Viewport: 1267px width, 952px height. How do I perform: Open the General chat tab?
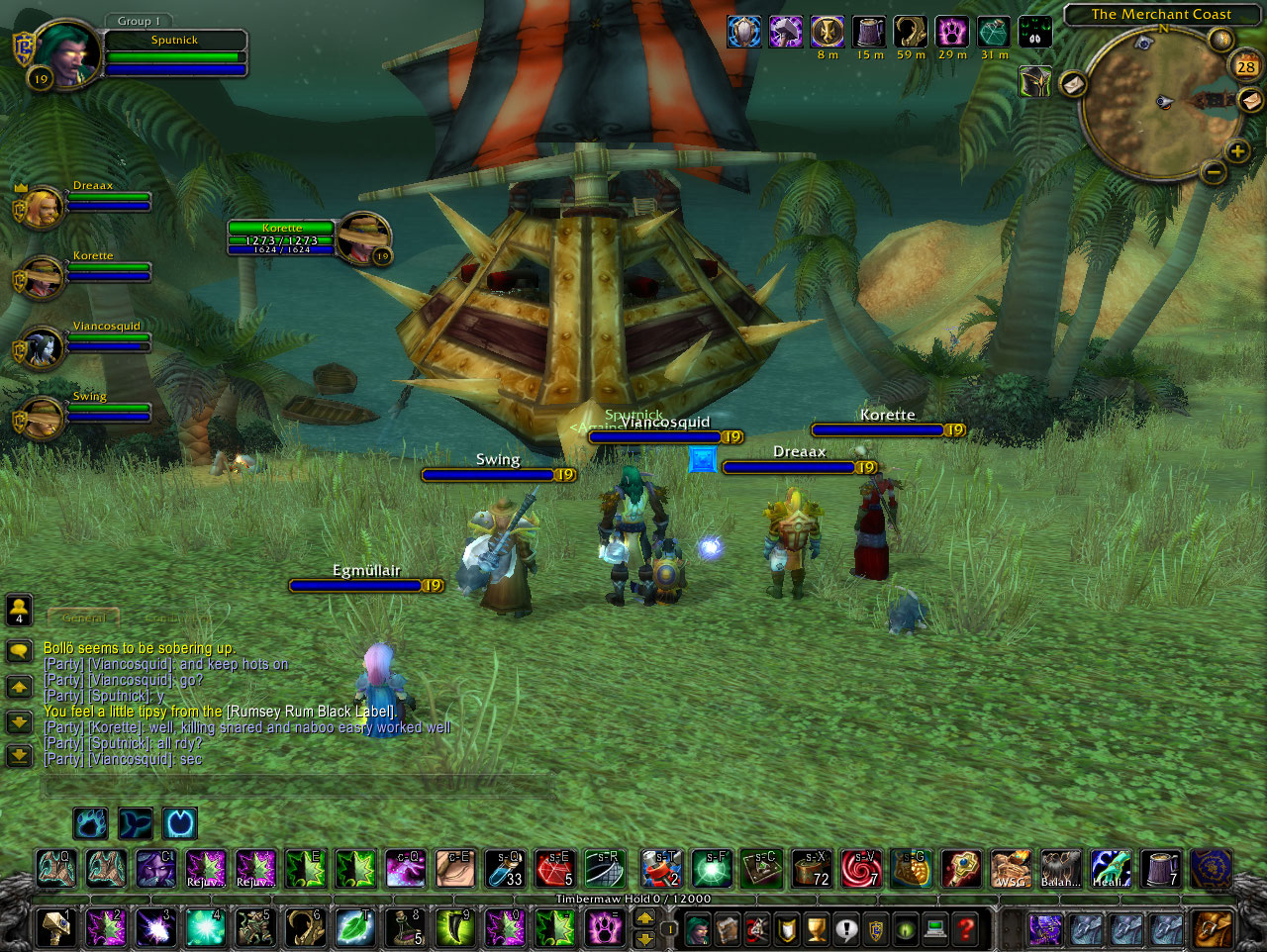point(84,617)
